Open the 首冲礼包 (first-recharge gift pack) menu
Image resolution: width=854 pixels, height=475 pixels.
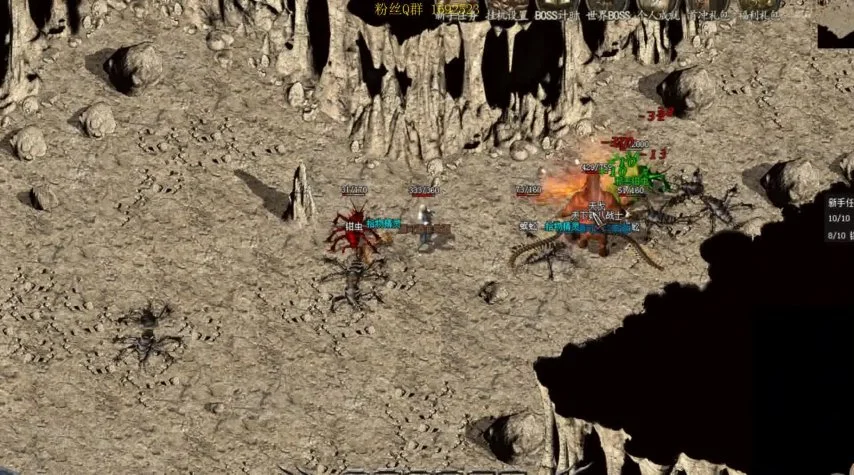[709, 16]
